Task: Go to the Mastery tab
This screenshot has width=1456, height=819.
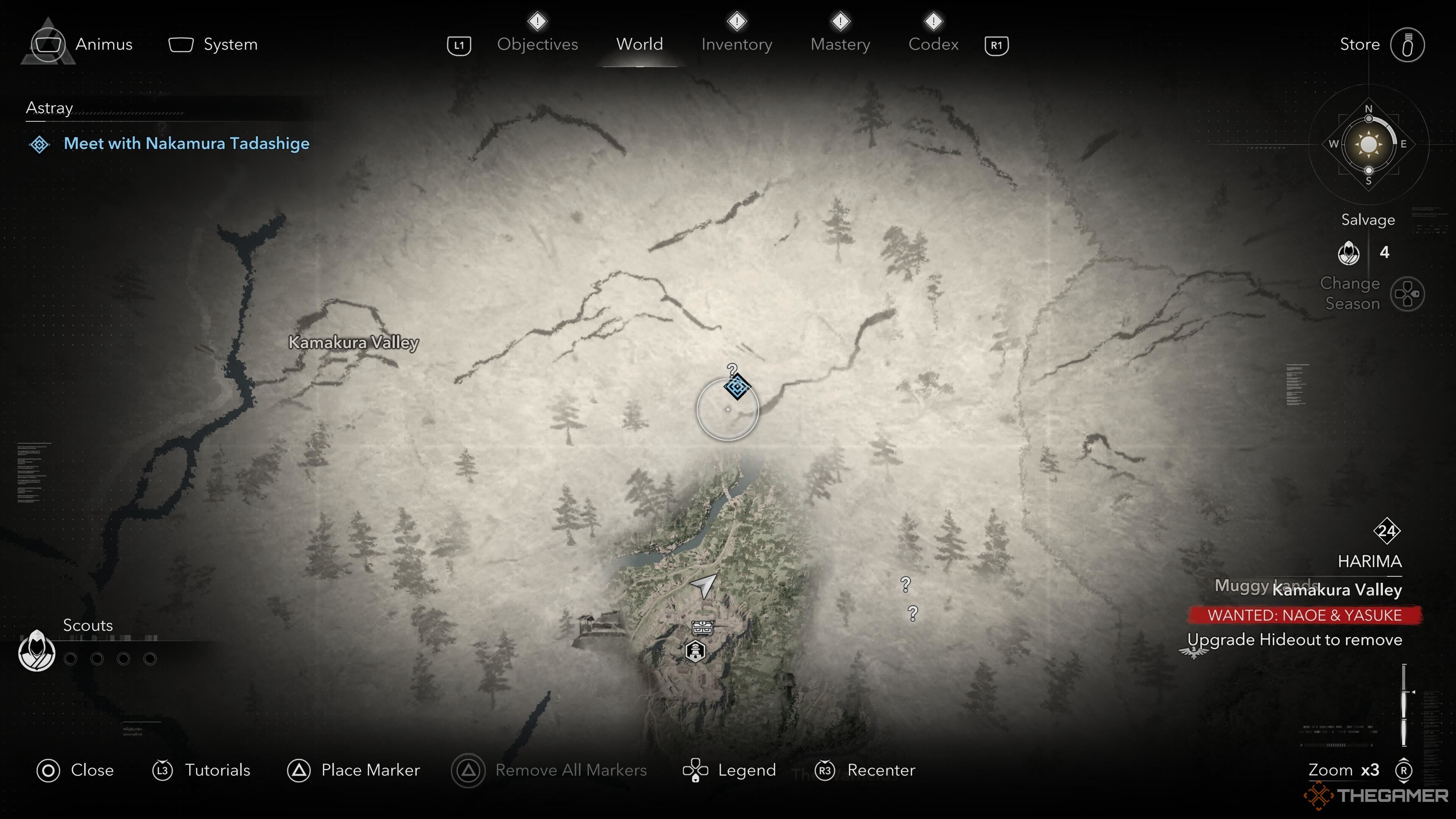Action: (x=840, y=44)
